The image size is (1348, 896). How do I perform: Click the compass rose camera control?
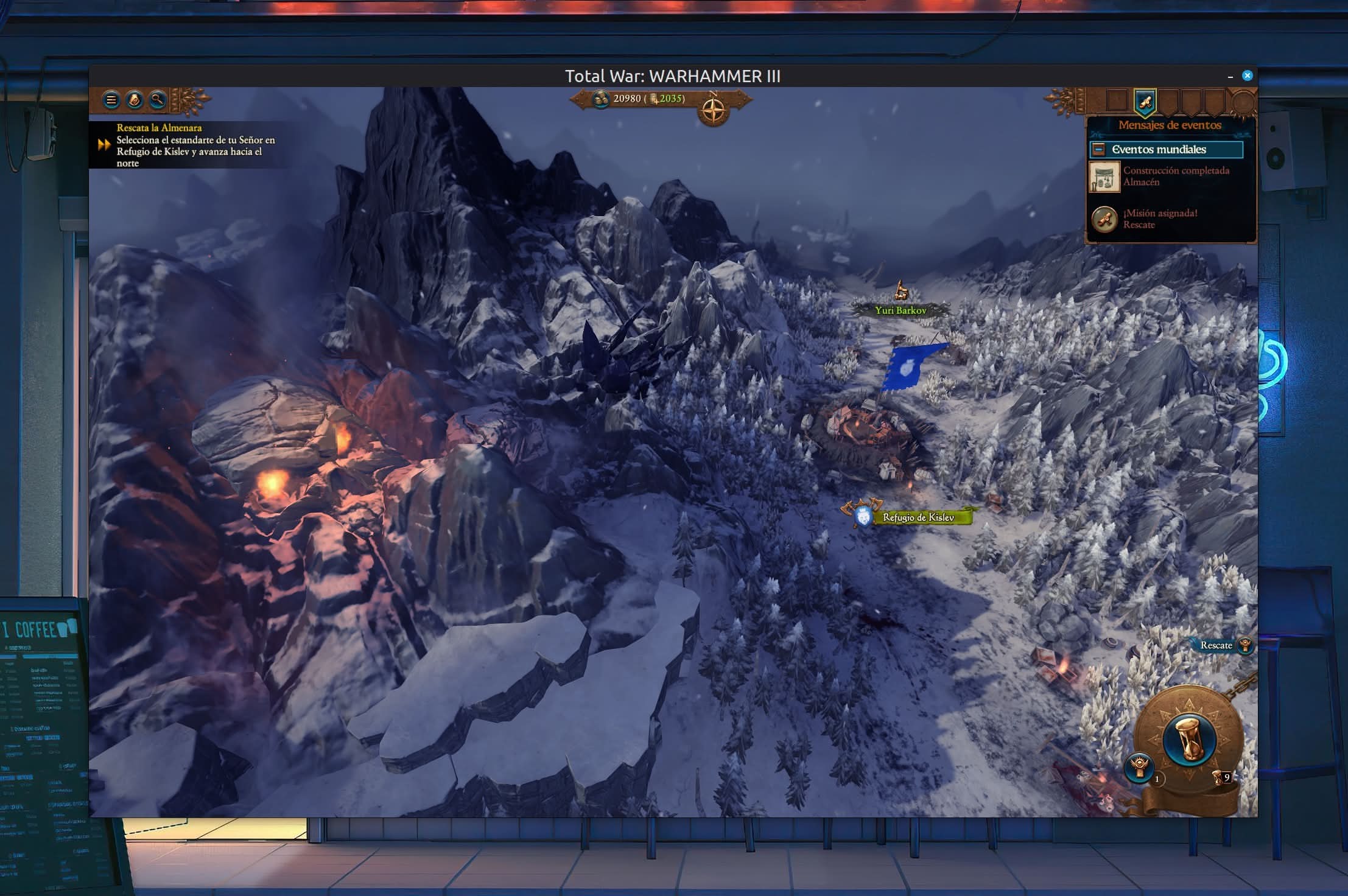[x=714, y=111]
